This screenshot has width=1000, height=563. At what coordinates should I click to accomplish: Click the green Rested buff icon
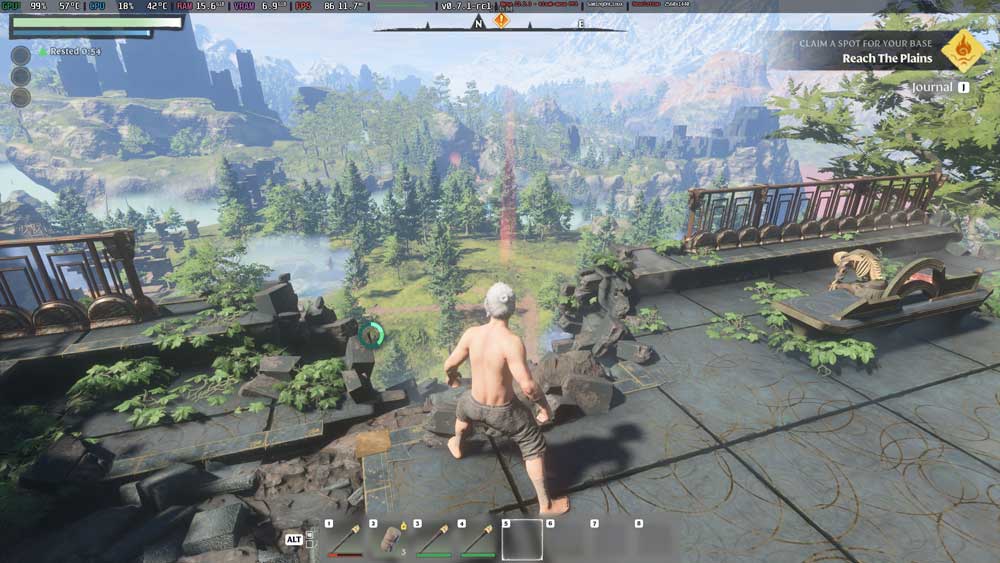pyautogui.click(x=42, y=50)
